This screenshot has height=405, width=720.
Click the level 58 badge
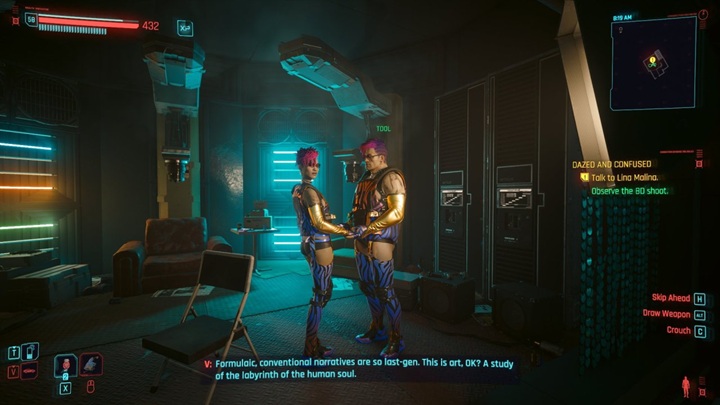(x=31, y=19)
